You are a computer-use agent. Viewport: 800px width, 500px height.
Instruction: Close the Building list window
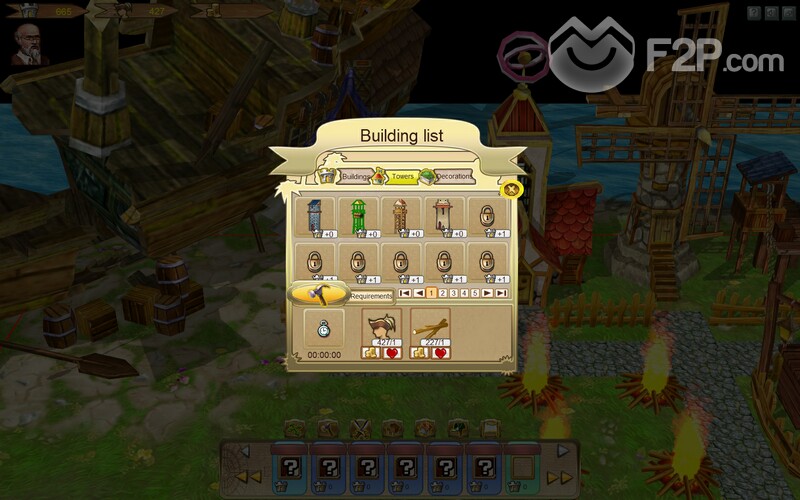(x=511, y=189)
